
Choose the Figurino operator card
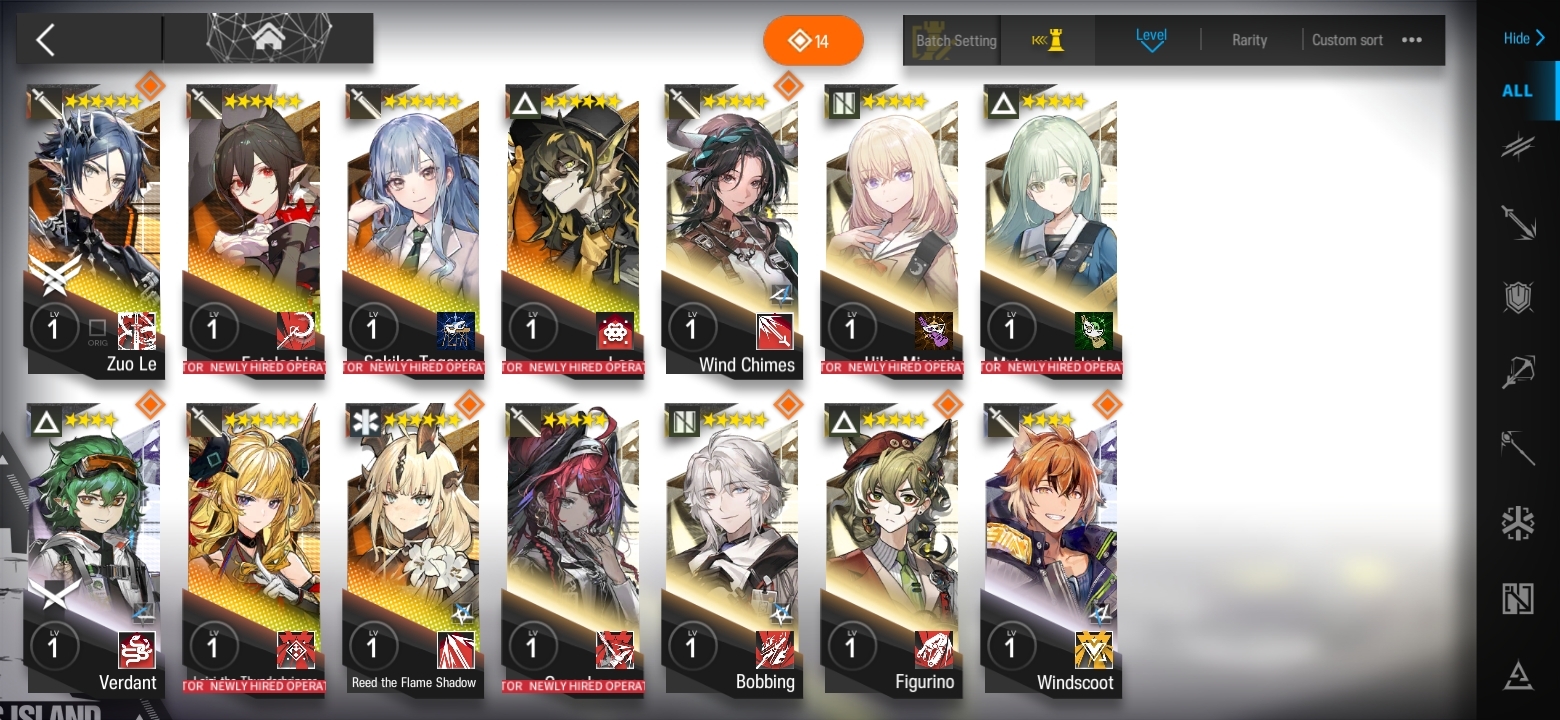click(x=892, y=550)
